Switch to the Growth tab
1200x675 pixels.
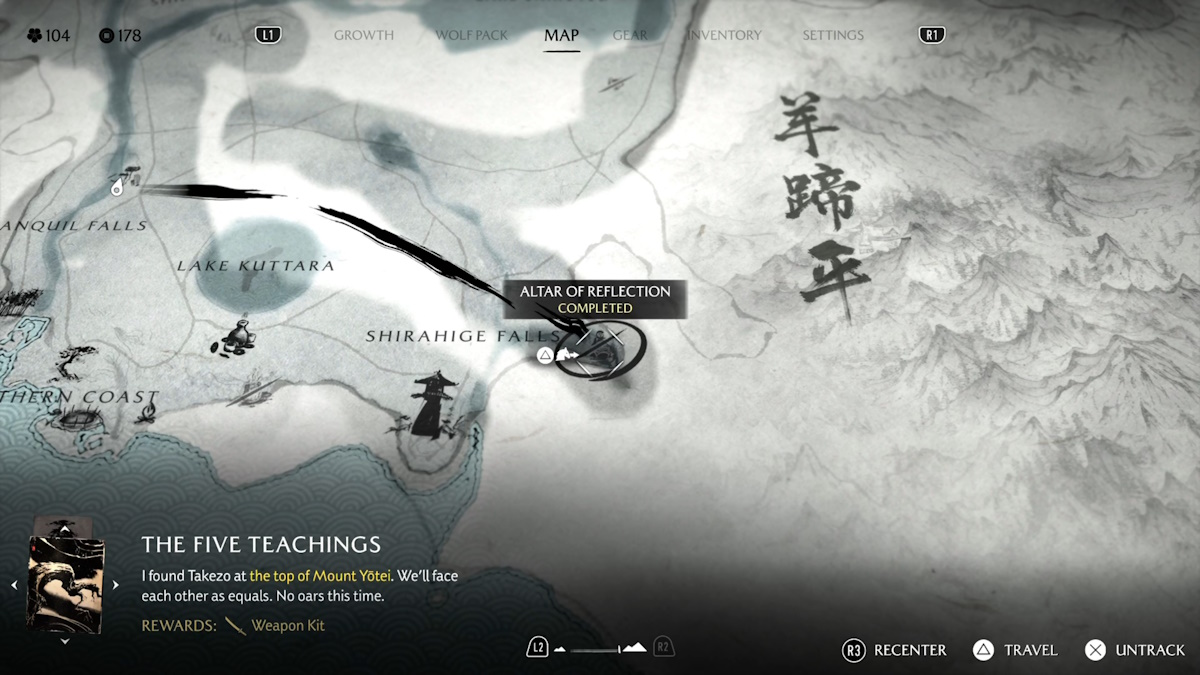tap(363, 35)
